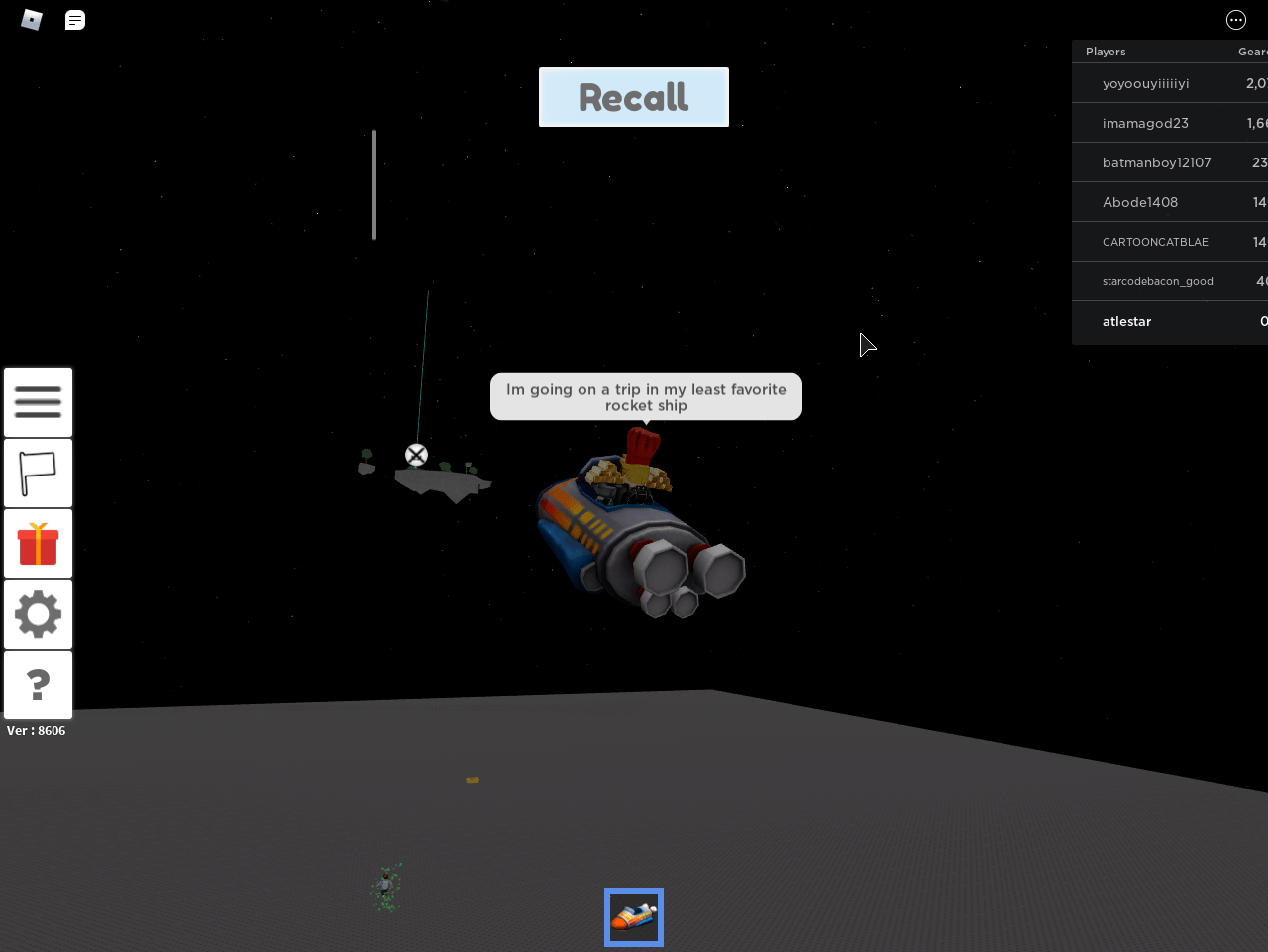
Task: Select the flag quests icon
Action: 38,473
